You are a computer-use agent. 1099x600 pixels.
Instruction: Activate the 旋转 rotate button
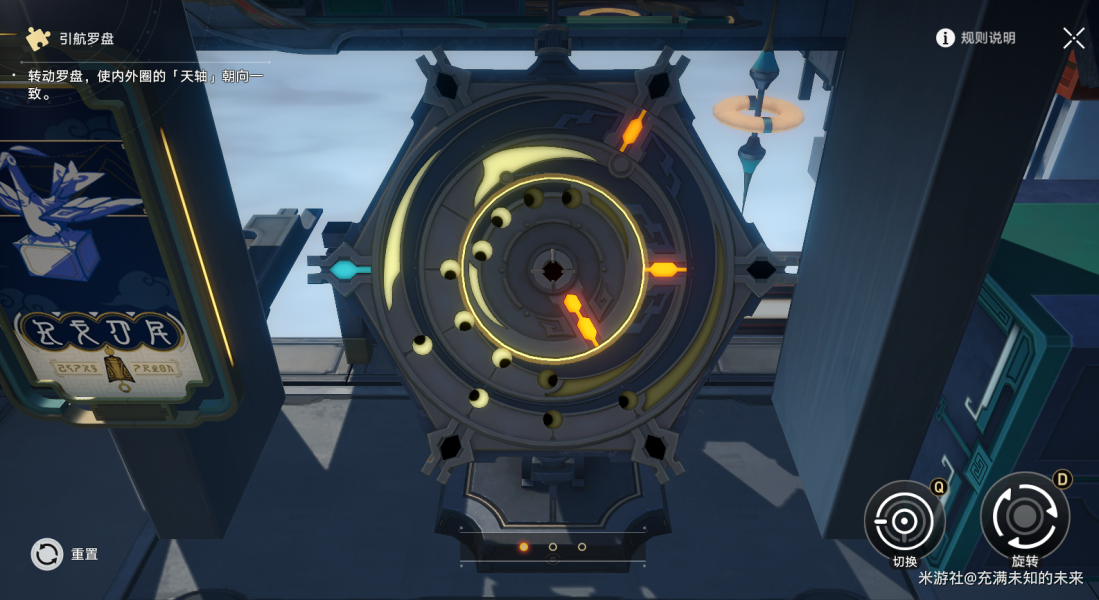(x=1024, y=516)
